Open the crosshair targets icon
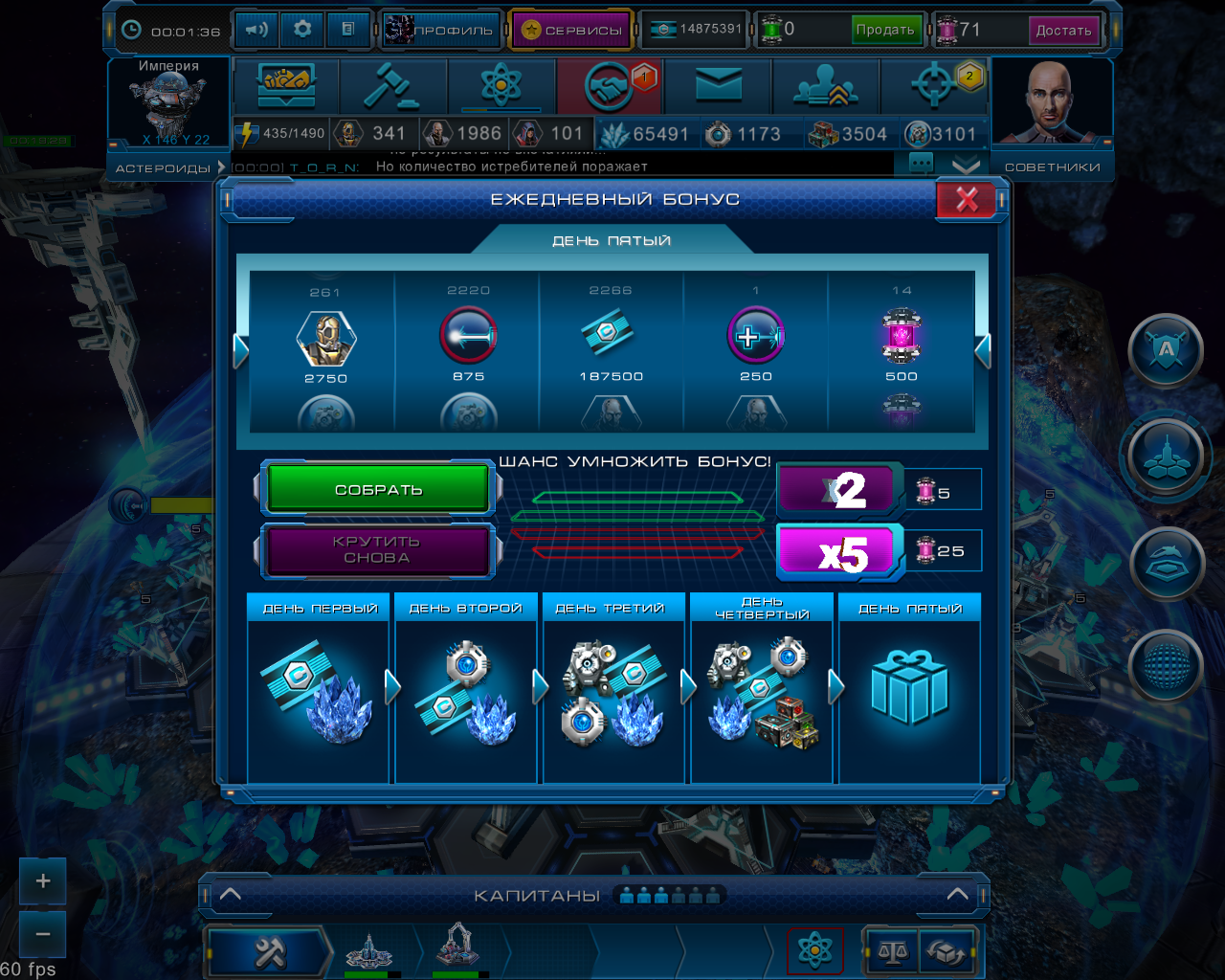This screenshot has height=980, width=1225. (935, 87)
